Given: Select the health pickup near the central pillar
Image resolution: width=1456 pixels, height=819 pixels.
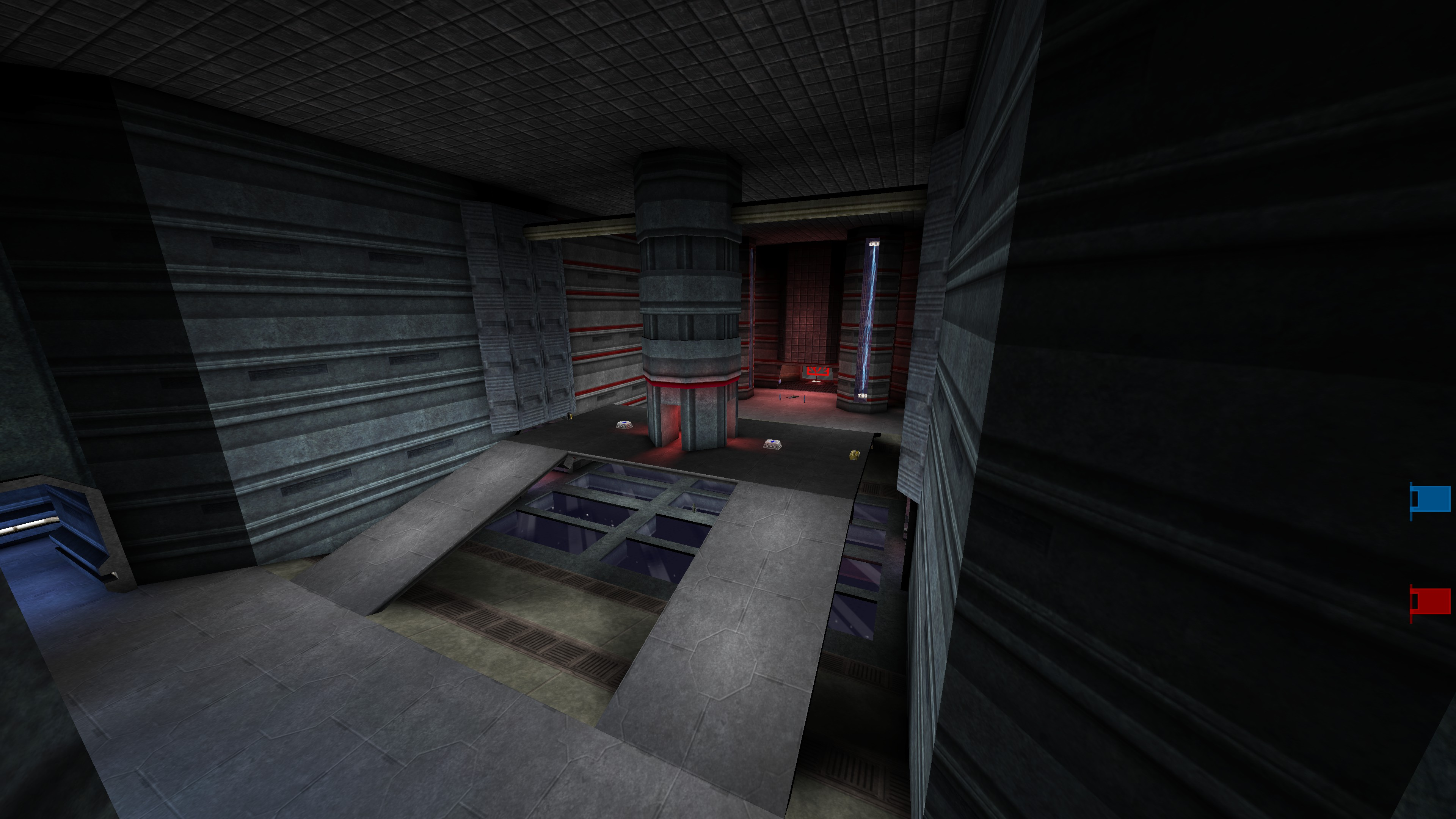Looking at the screenshot, I should [x=624, y=425].
